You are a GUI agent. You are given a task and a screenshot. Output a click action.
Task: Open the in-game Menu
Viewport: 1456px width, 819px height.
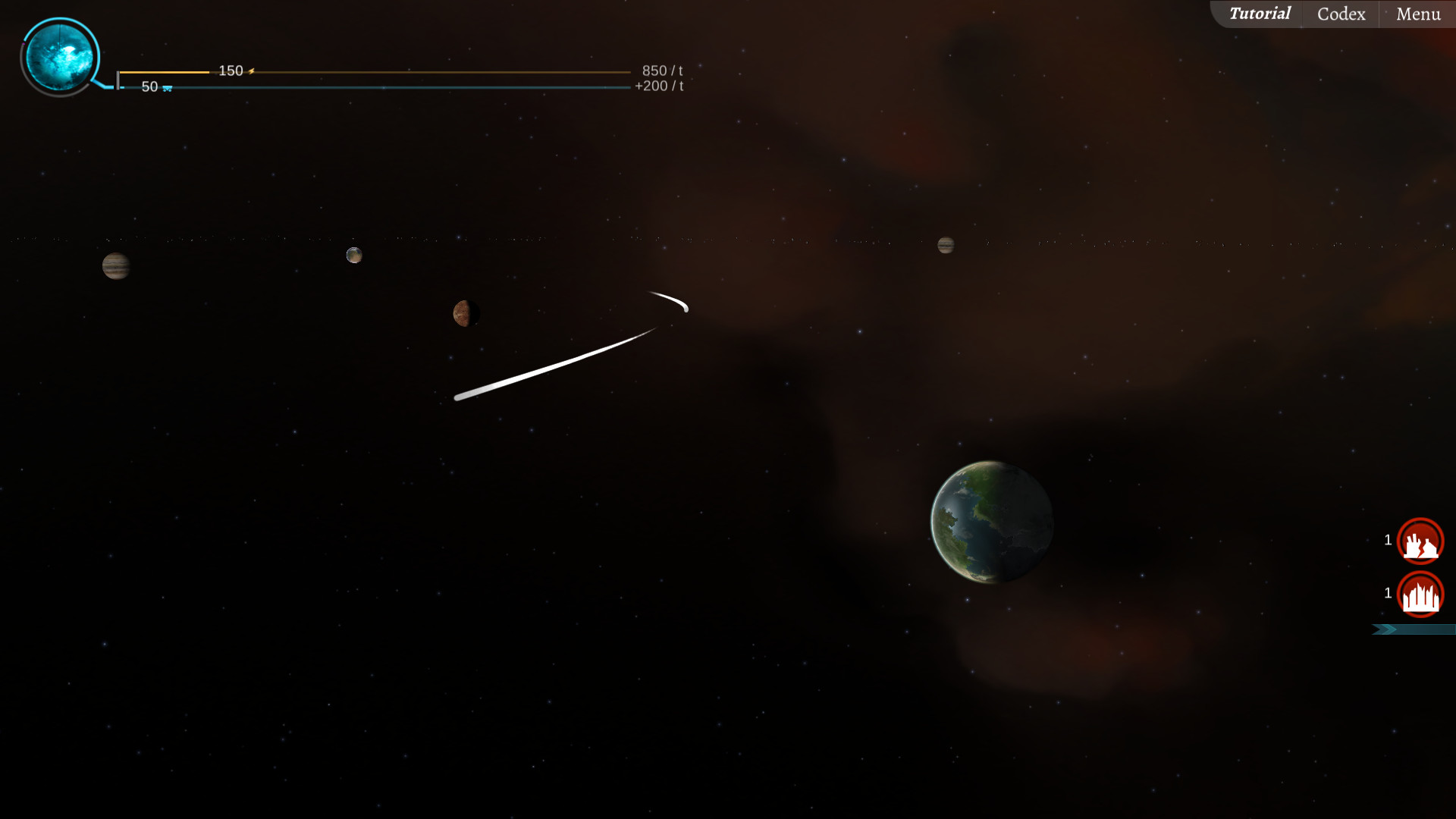pyautogui.click(x=1418, y=13)
